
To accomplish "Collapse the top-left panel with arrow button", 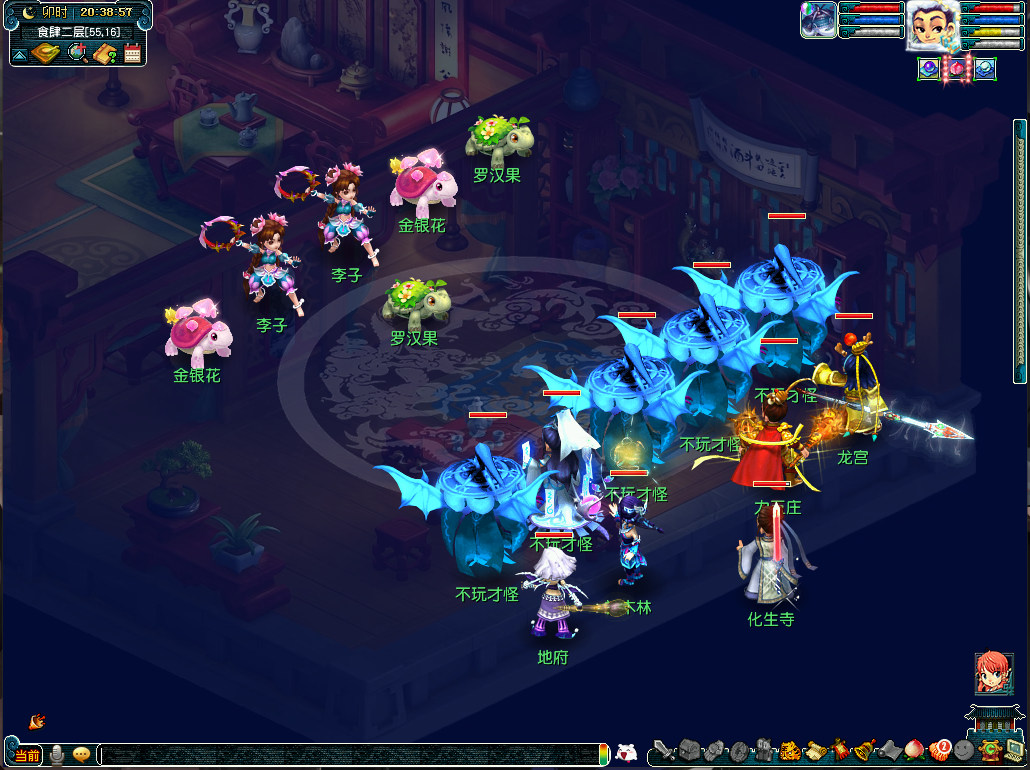I will coord(19,54).
